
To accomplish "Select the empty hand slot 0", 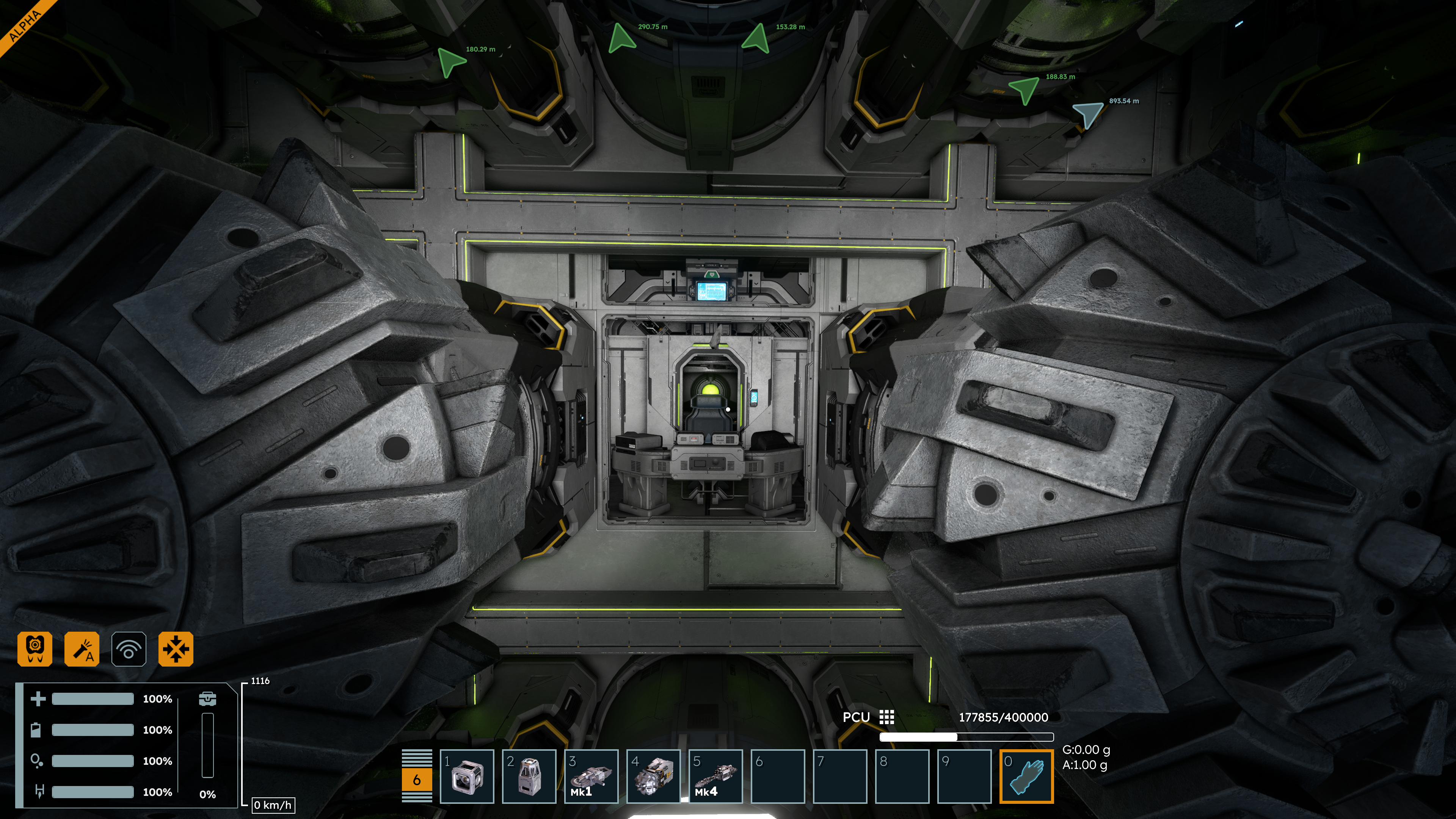I will pos(1026,776).
